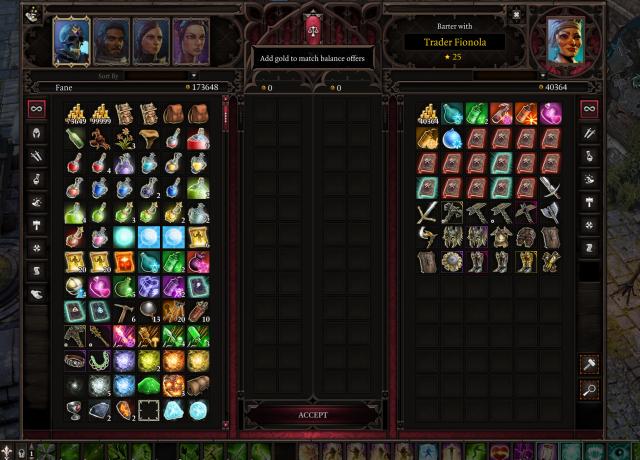Show all trader items with infinity tab
Viewport: 640px width, 460px height.
coord(590,108)
